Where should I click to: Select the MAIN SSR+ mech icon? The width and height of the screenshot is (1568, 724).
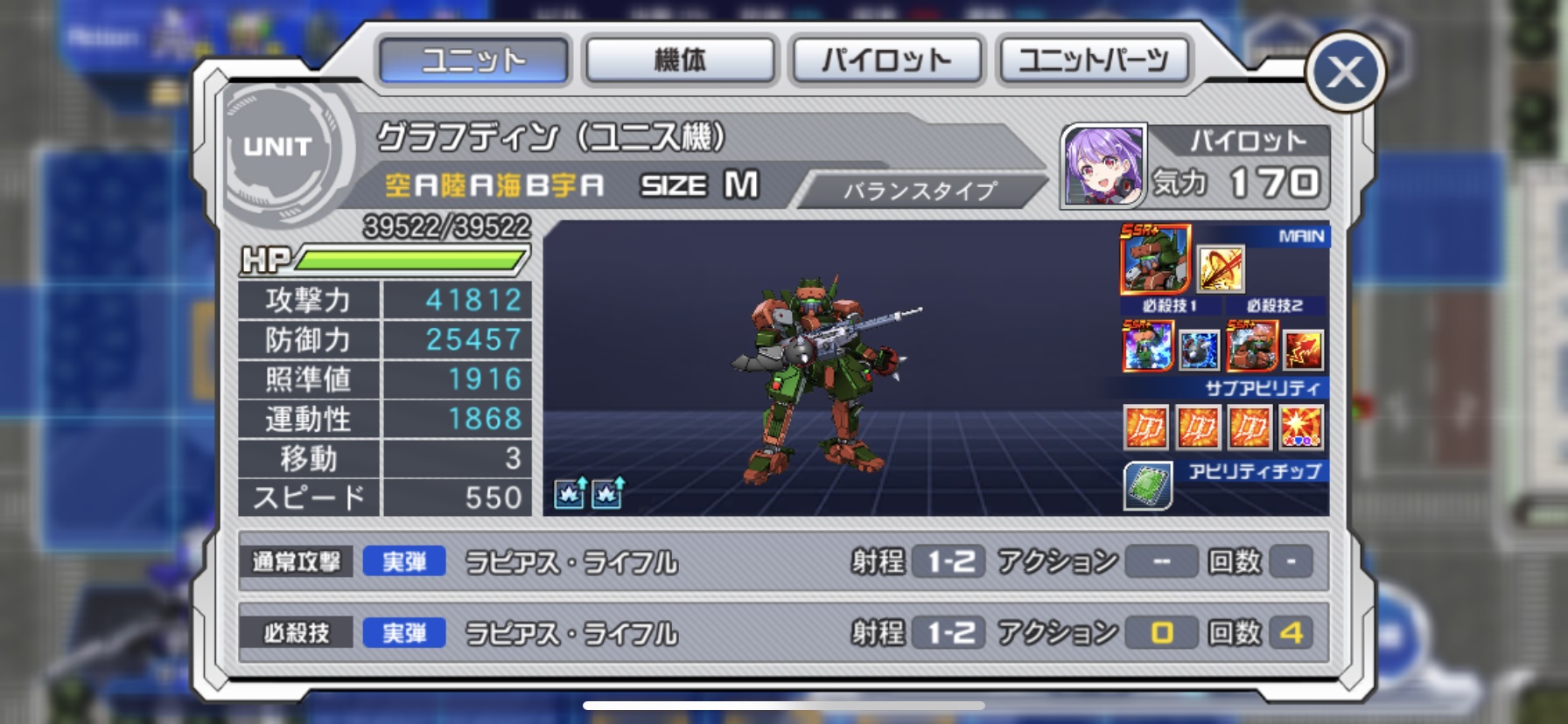coord(1155,259)
